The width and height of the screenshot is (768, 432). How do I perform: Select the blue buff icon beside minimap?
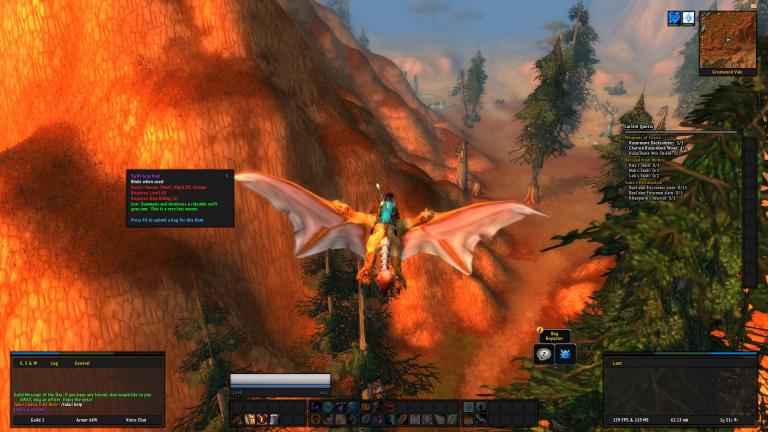coord(674,18)
